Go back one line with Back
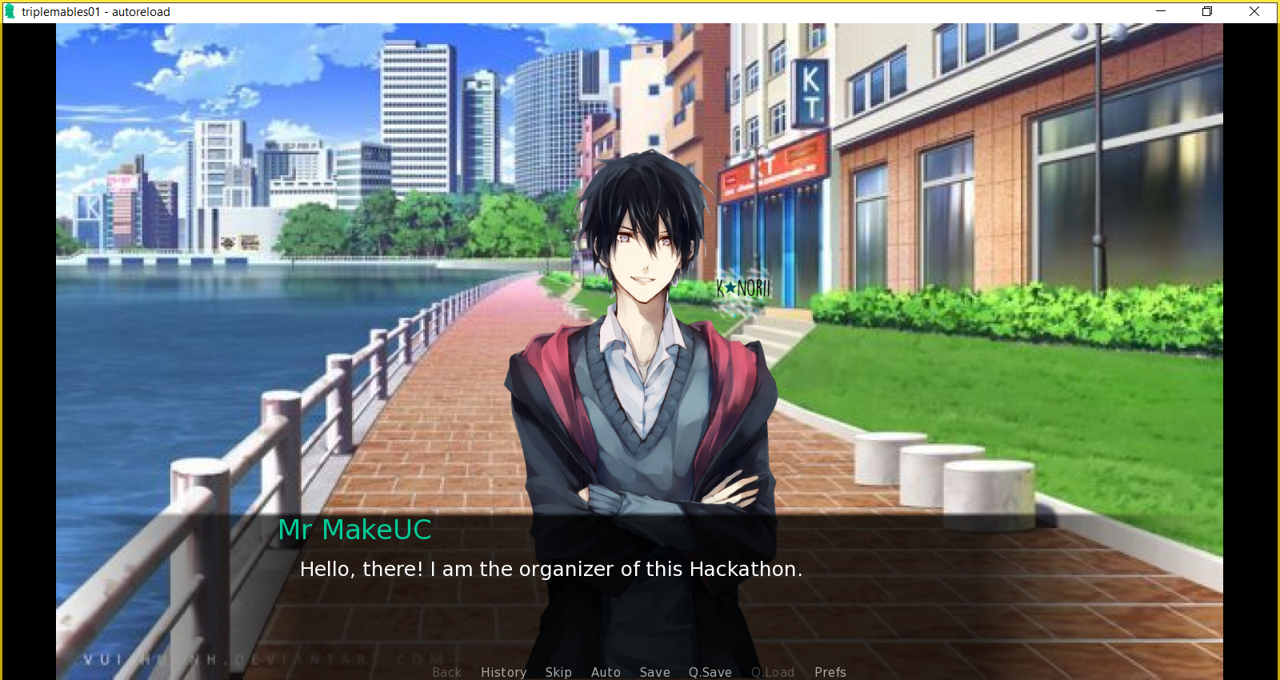 pos(447,672)
